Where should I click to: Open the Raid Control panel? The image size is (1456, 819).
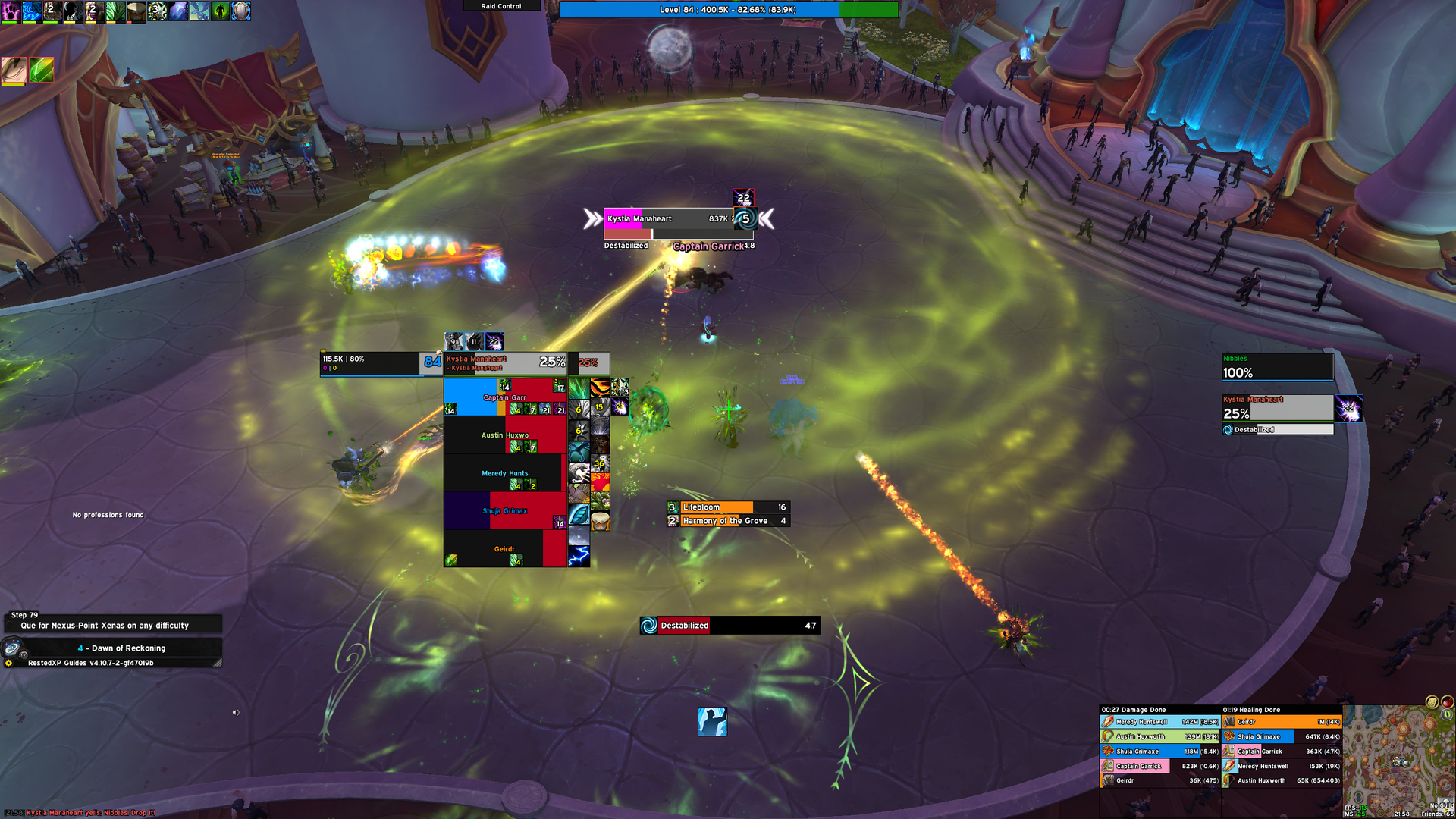(x=501, y=6)
